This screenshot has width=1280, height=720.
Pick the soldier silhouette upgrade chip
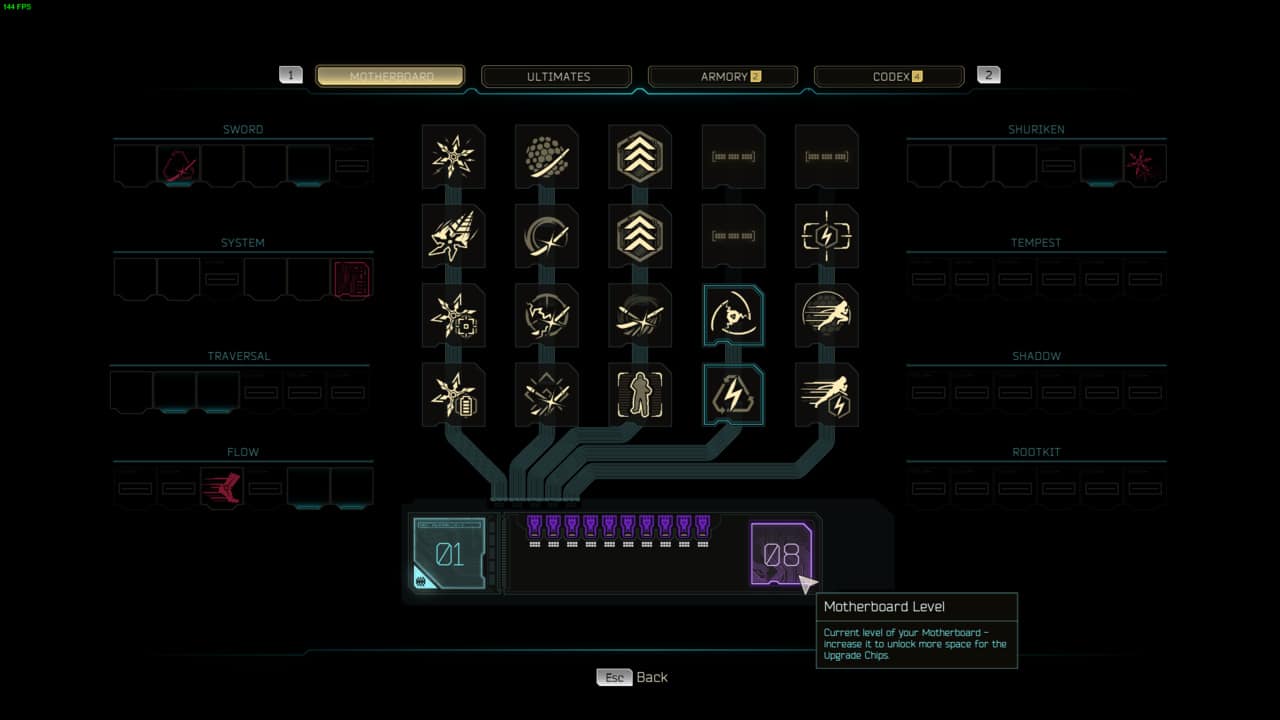point(640,395)
